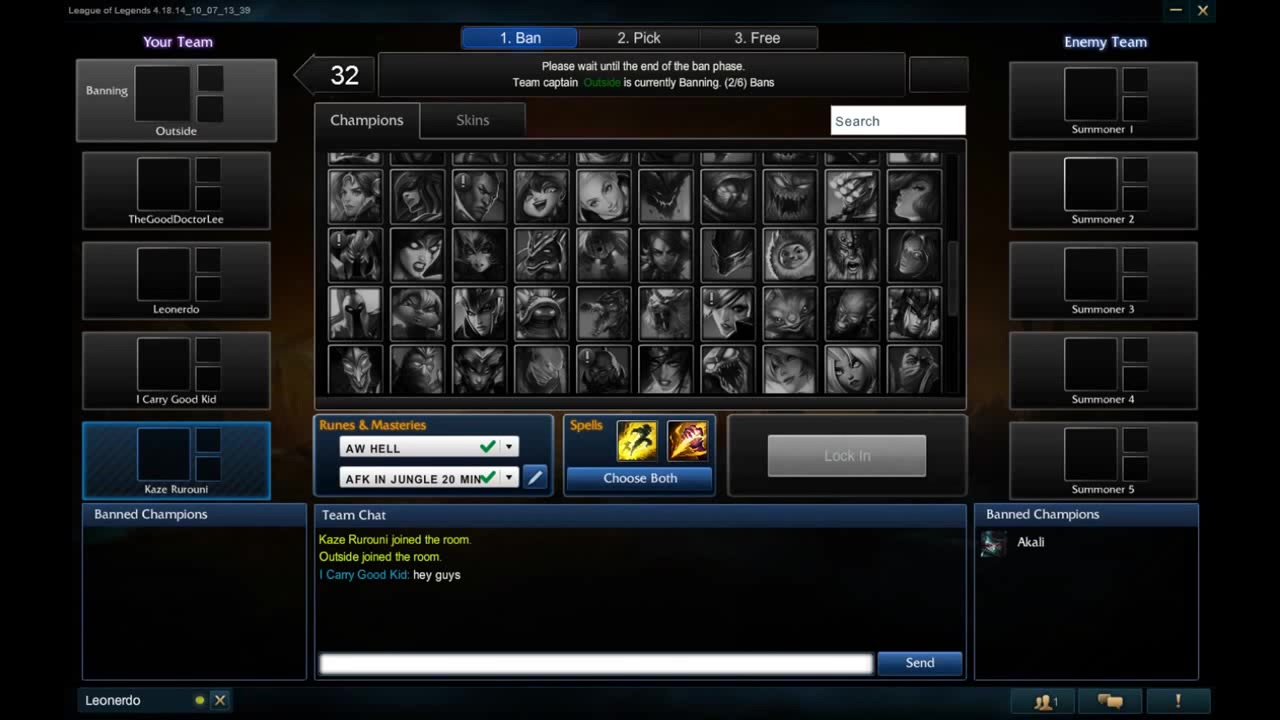Select the Ignite summoner spell icon
The height and width of the screenshot is (720, 1280).
(x=688, y=439)
